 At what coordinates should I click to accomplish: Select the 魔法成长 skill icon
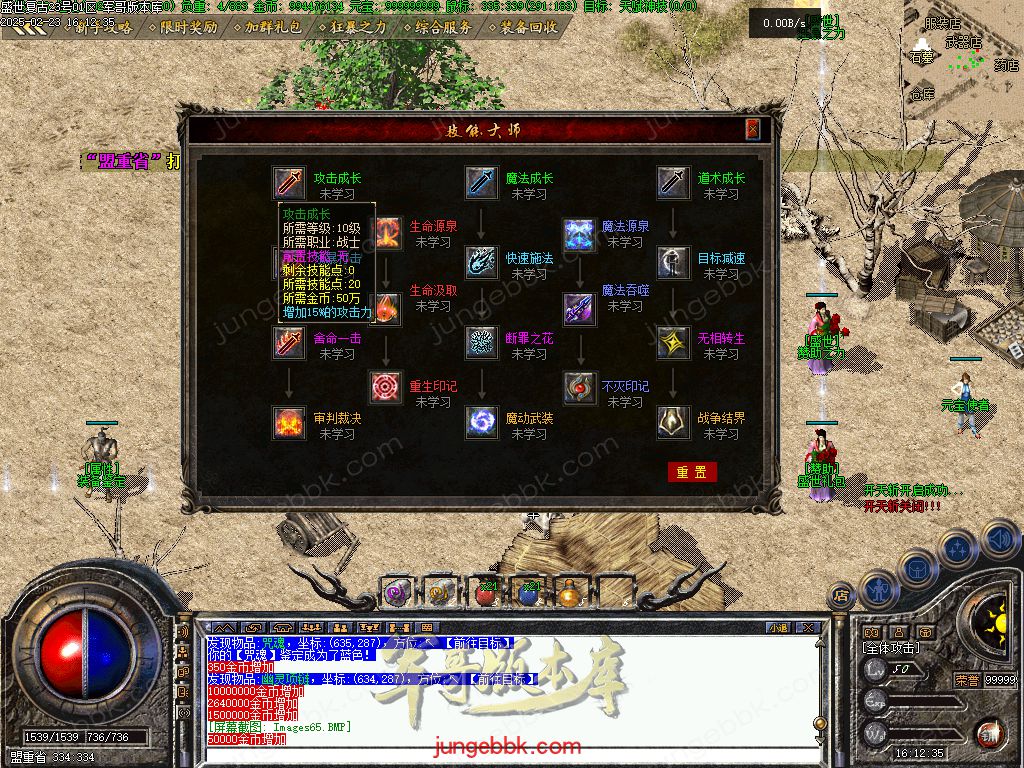pos(482,183)
